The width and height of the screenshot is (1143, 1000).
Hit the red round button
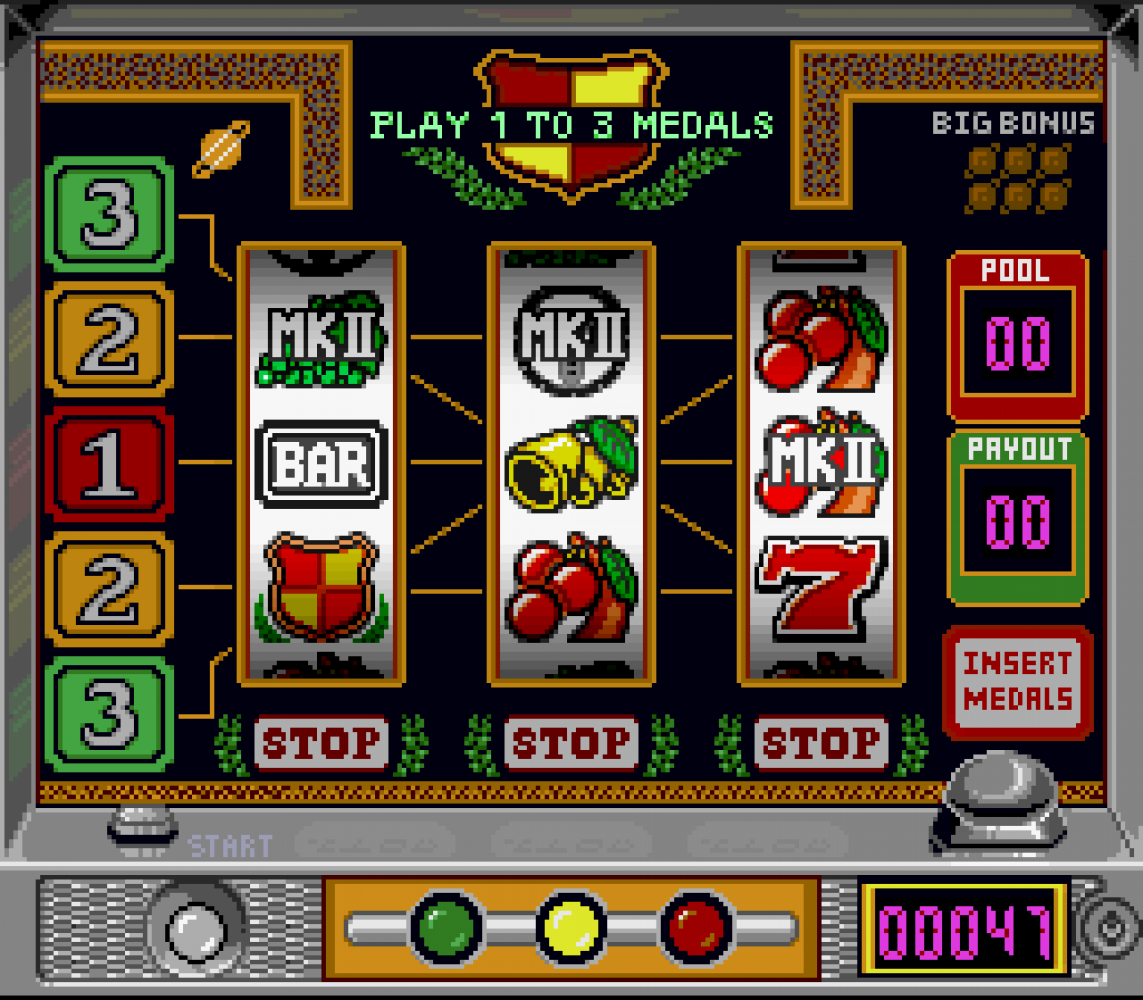697,928
